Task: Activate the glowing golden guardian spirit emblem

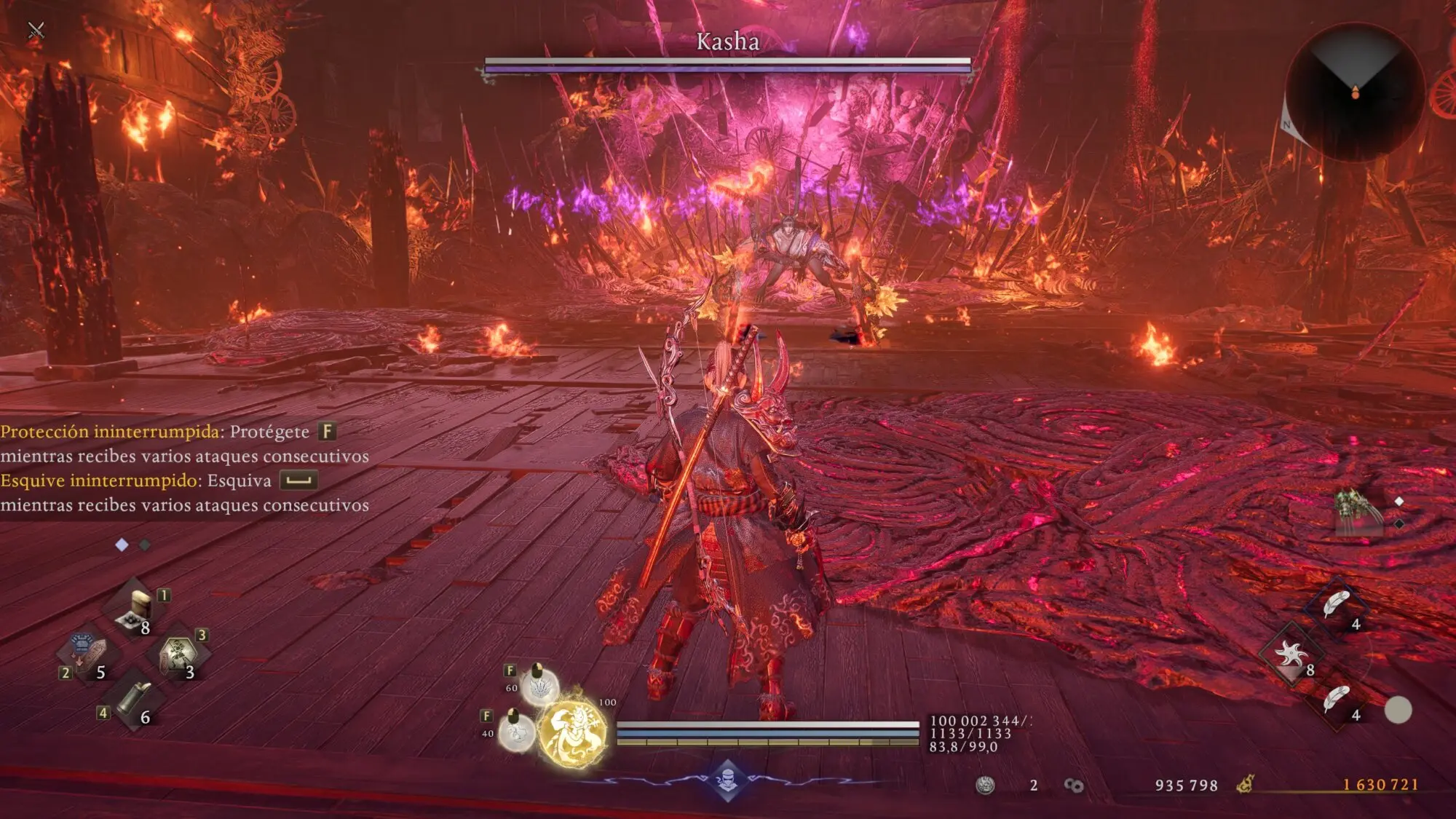Action: click(573, 733)
